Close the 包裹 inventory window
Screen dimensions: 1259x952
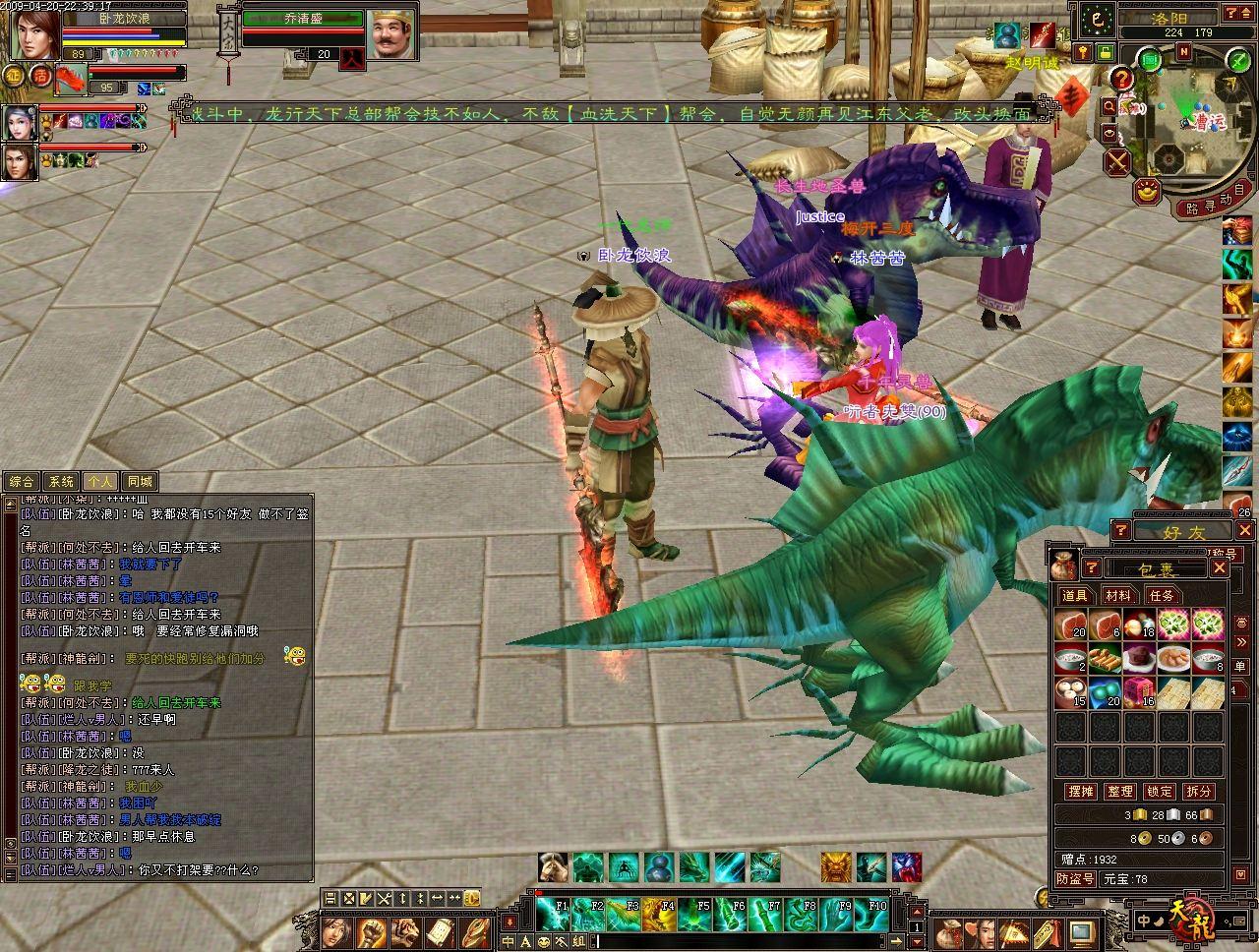[x=1219, y=567]
